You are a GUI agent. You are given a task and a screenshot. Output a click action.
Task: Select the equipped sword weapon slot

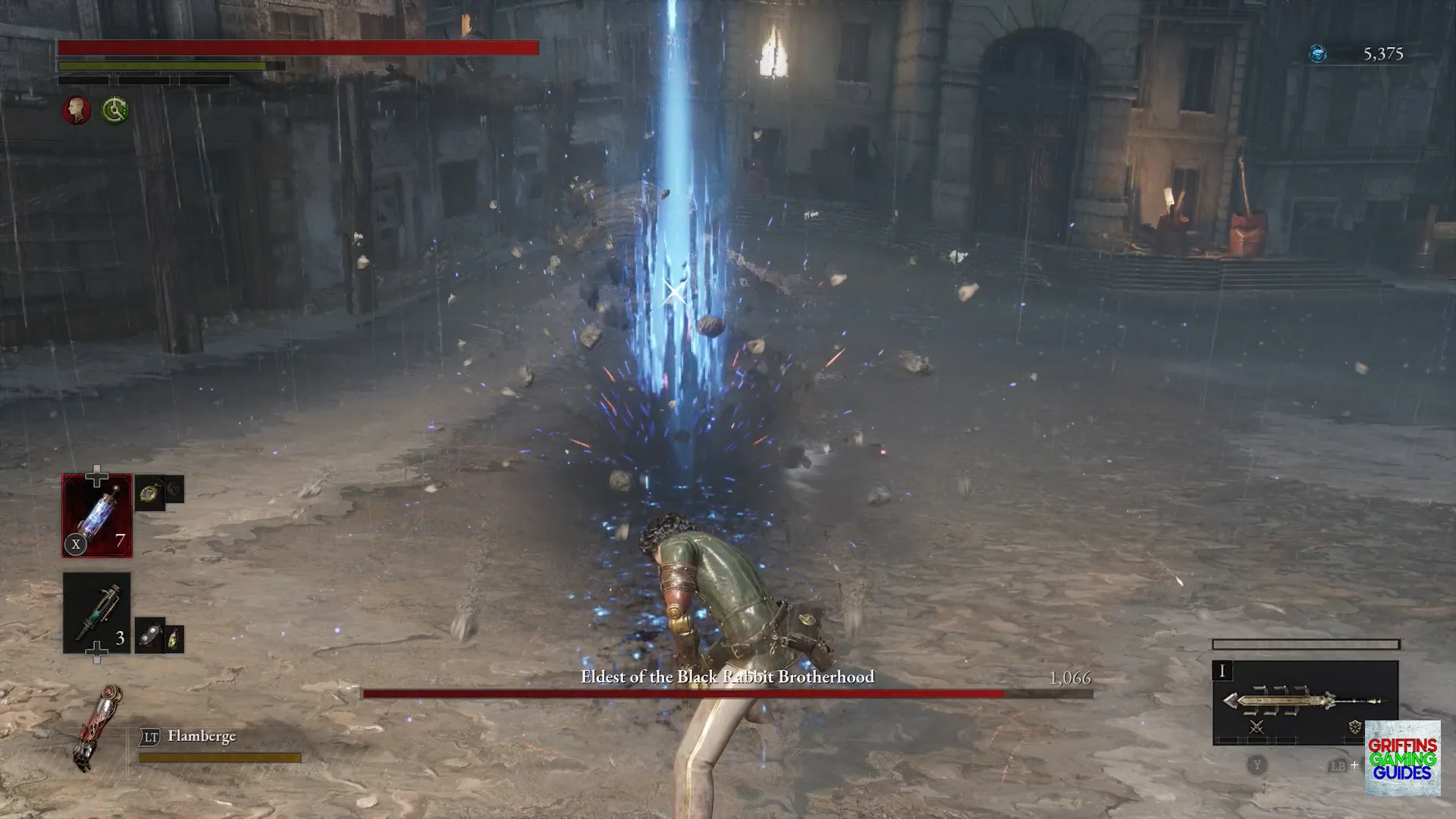click(1305, 701)
